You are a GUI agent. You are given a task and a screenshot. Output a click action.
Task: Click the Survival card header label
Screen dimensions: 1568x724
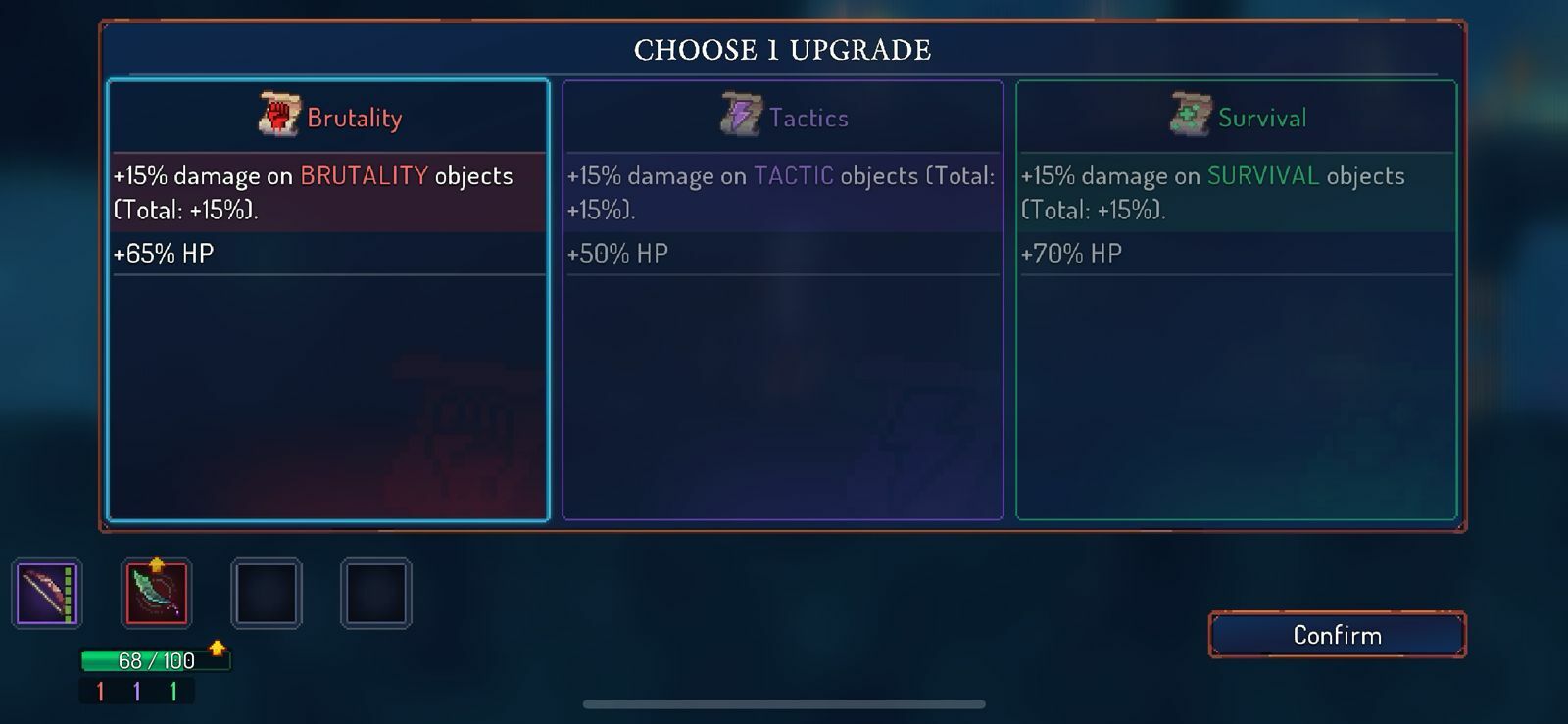(x=1263, y=118)
